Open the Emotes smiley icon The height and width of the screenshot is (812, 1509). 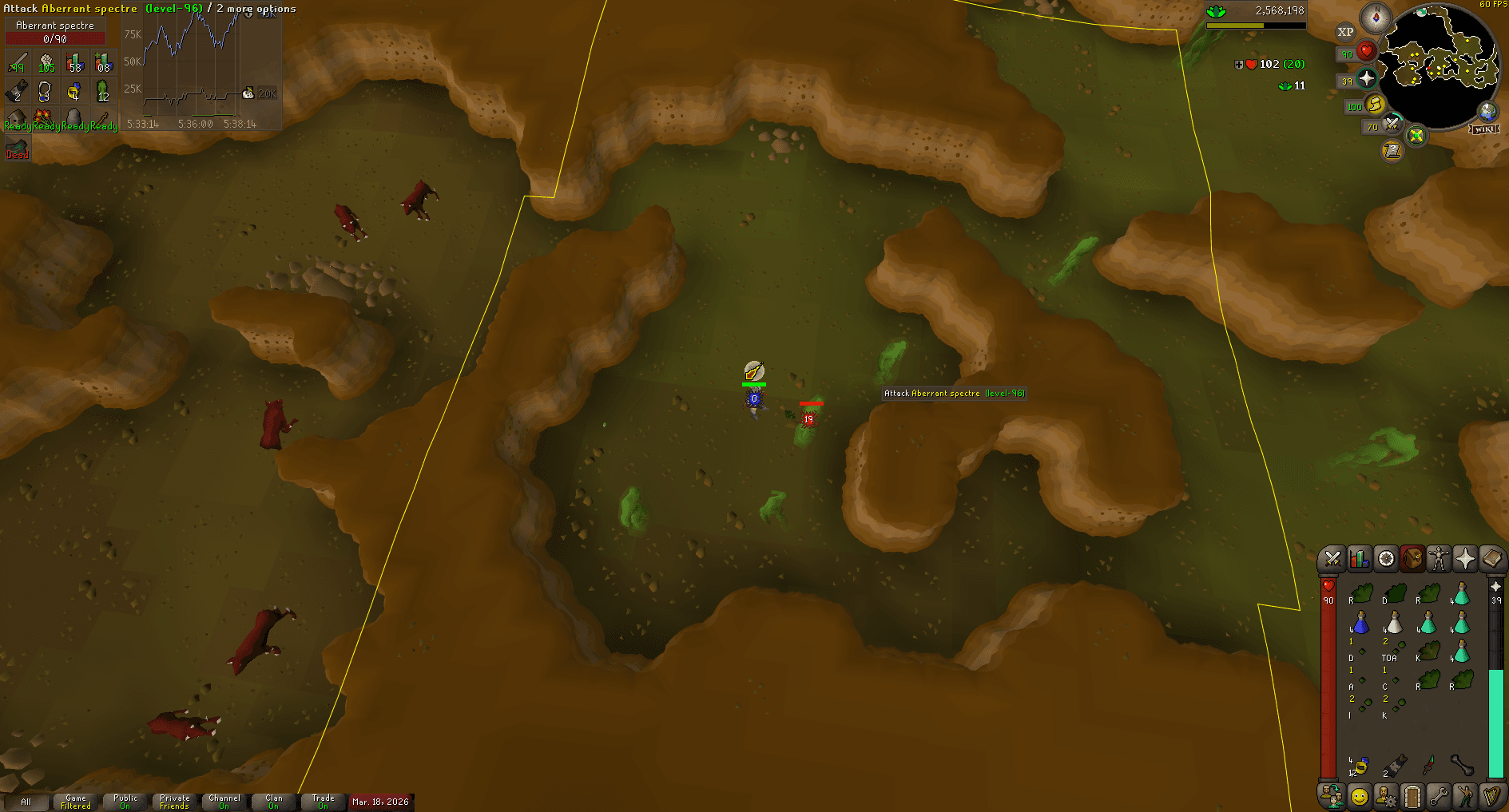(x=1359, y=797)
